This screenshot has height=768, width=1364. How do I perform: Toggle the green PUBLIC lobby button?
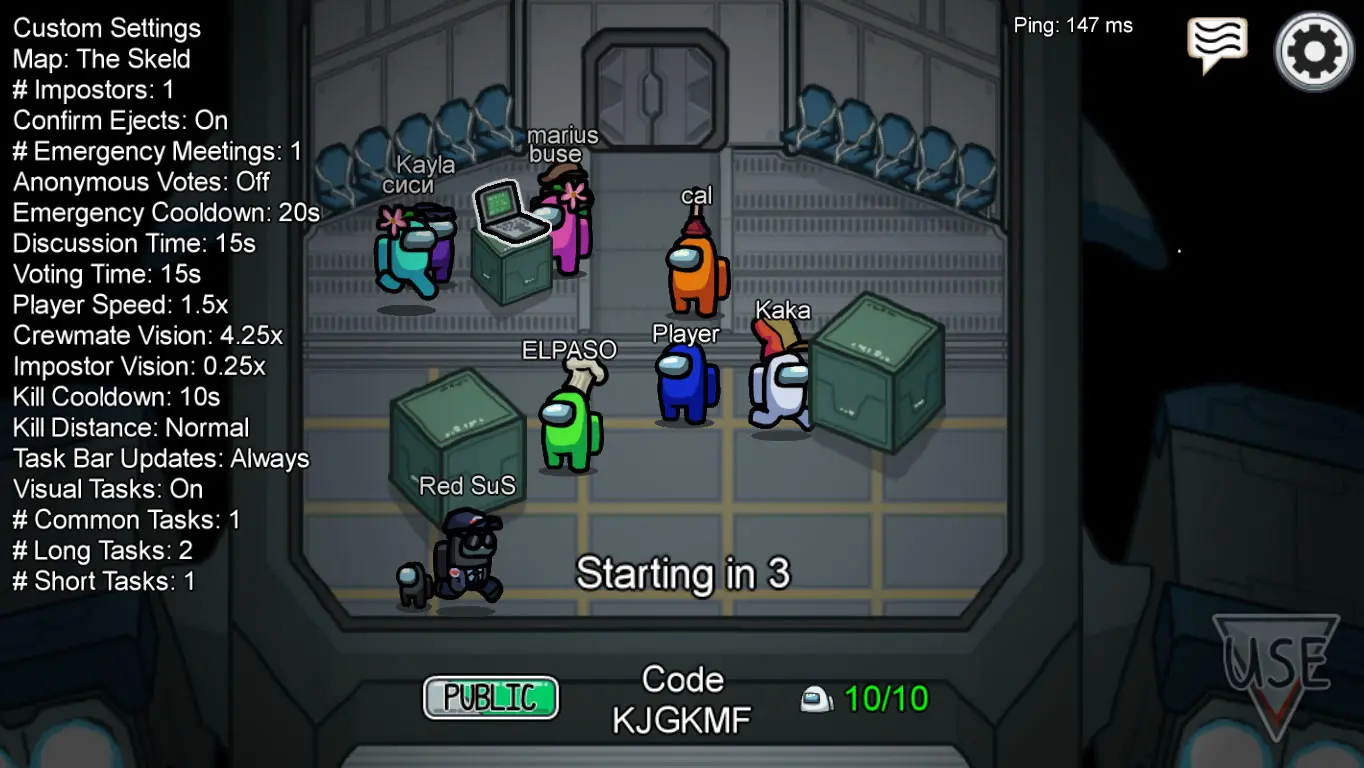click(x=491, y=697)
